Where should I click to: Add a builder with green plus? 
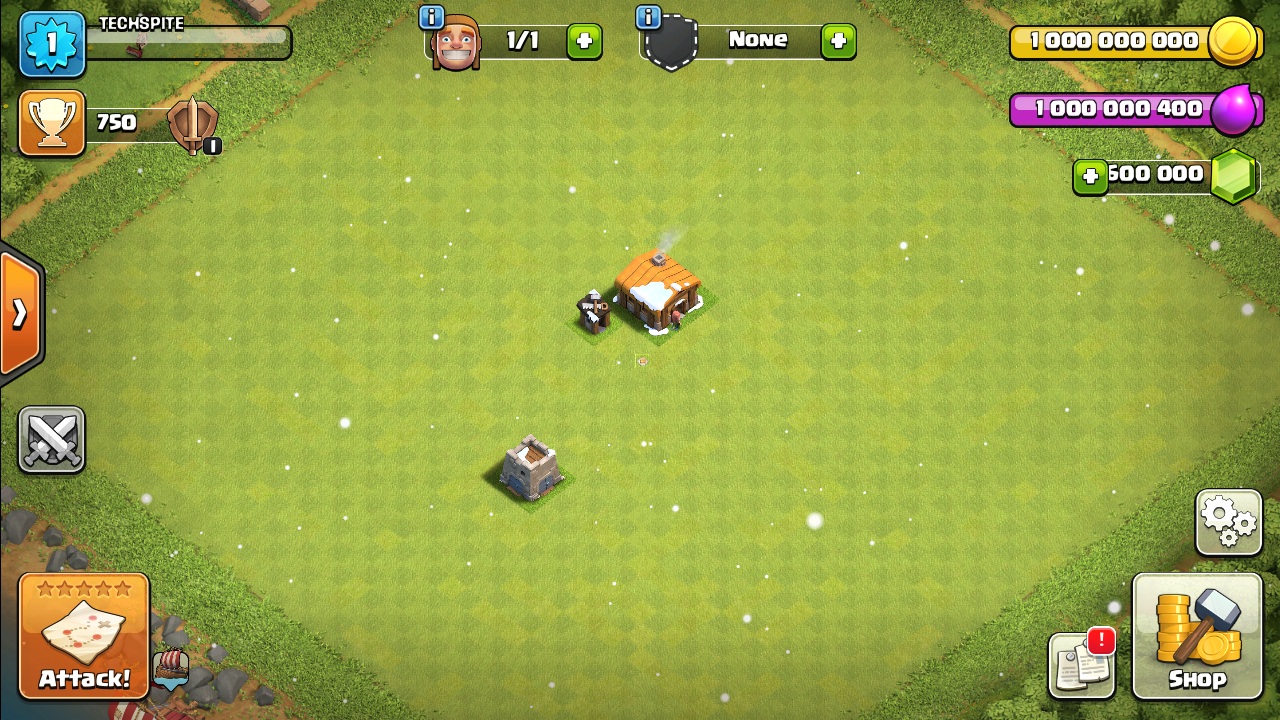(584, 41)
